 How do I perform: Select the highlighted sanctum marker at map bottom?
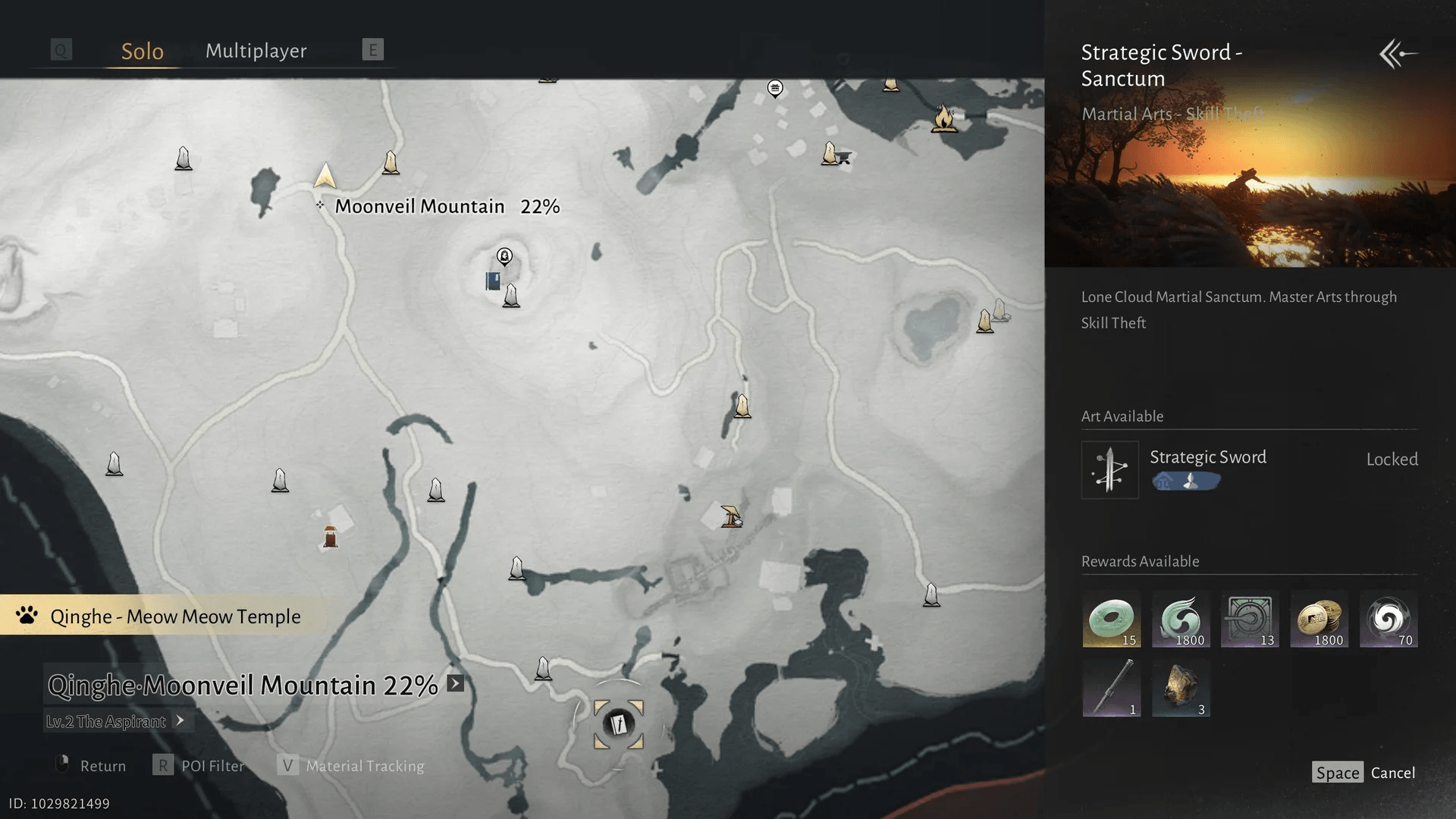[618, 724]
